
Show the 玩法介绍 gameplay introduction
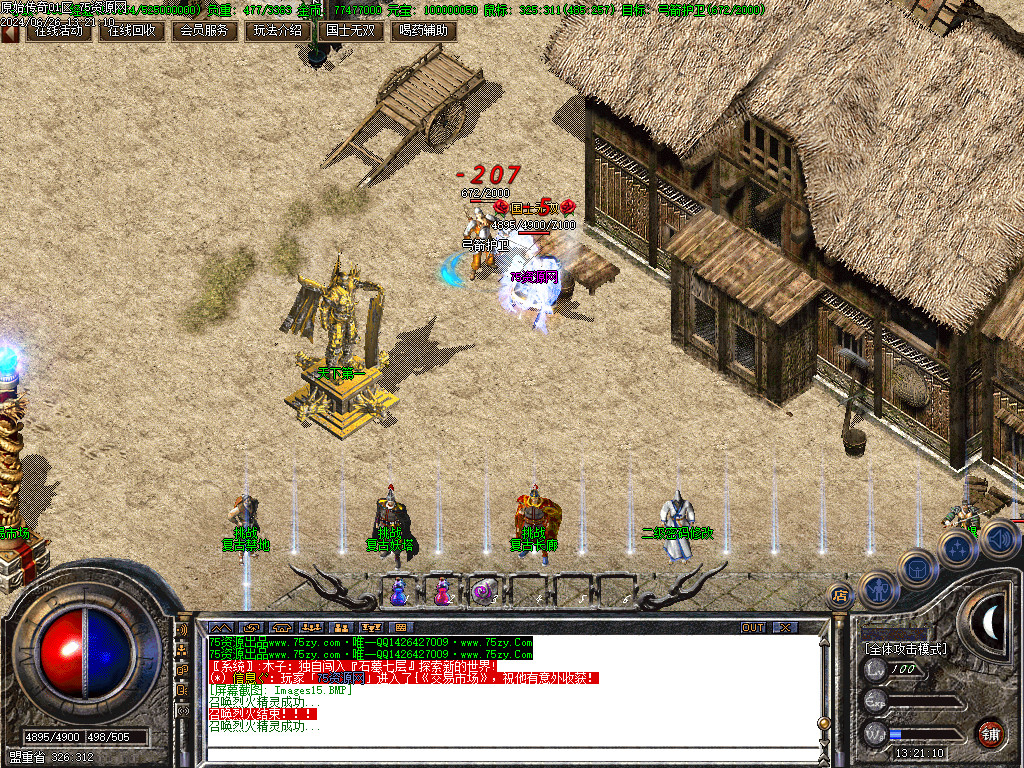(x=277, y=30)
